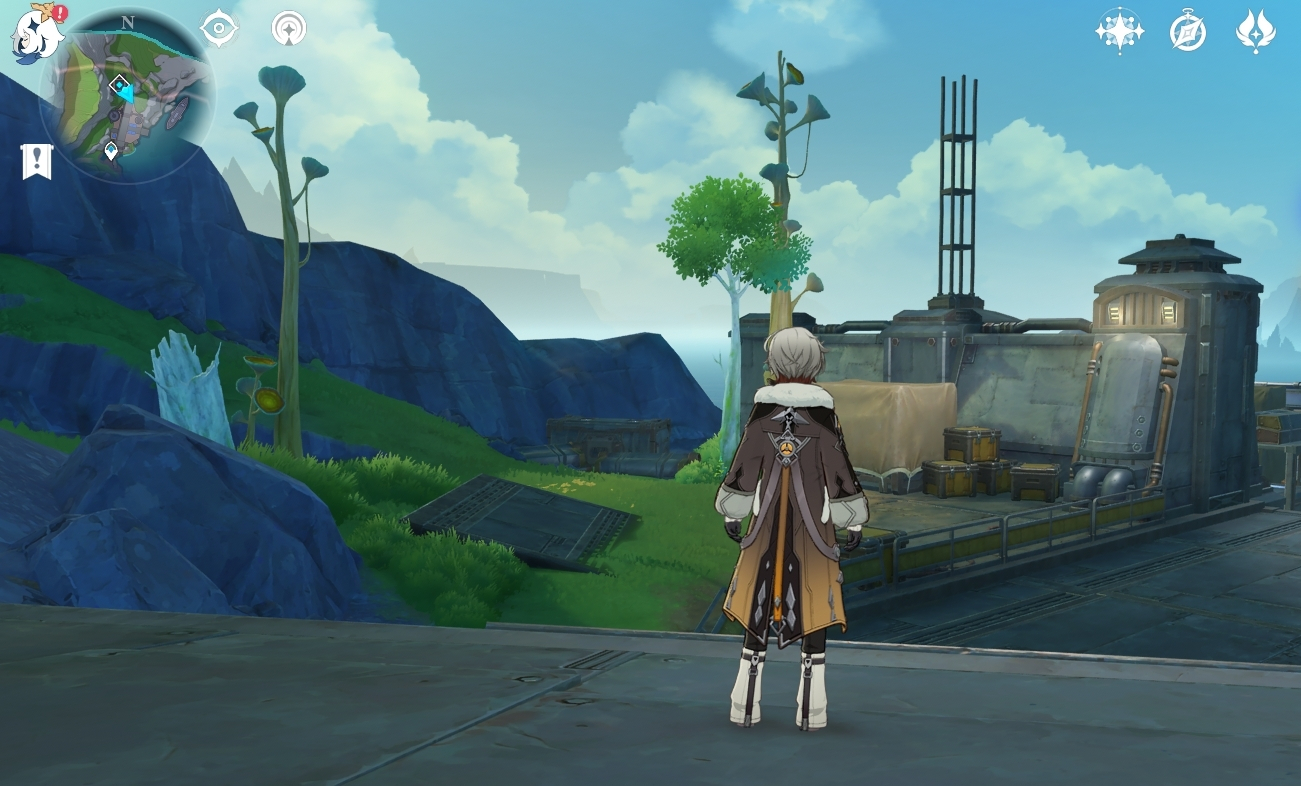
Task: Activate the eye-shaped Elemental Sight icon
Action: click(x=219, y=28)
